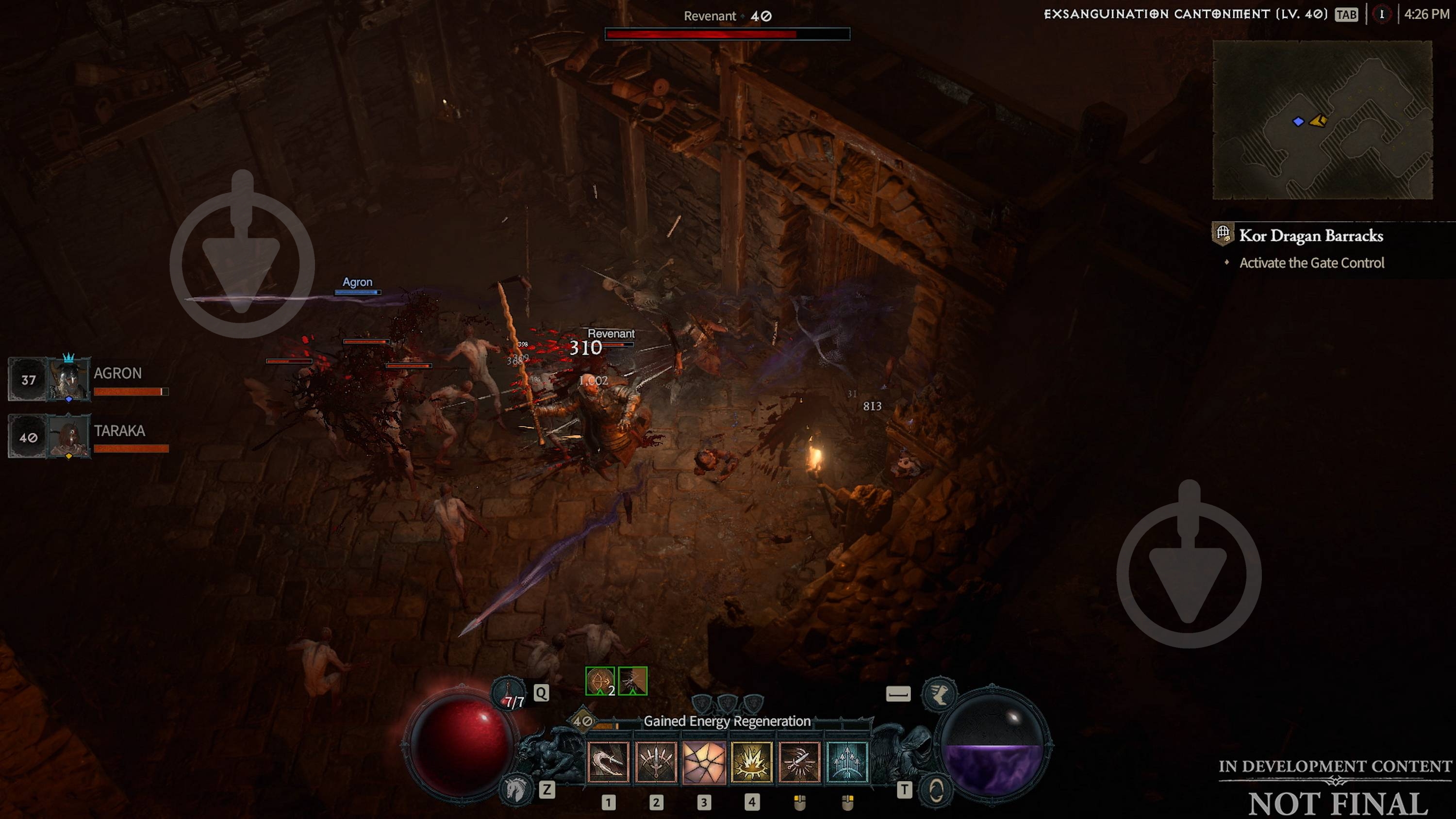Viewport: 1456px width, 819px height.
Task: Click the Q keybind label near the potion
Action: (542, 693)
